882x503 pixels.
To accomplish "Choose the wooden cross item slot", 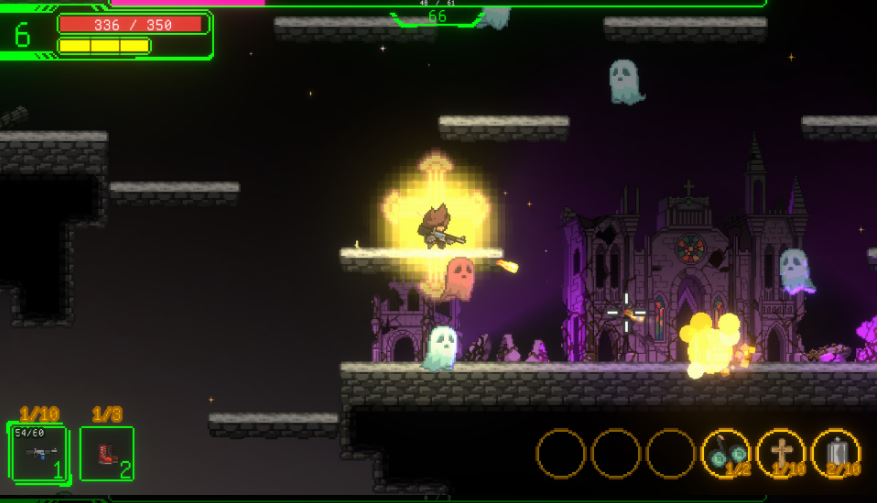I will coord(781,453).
